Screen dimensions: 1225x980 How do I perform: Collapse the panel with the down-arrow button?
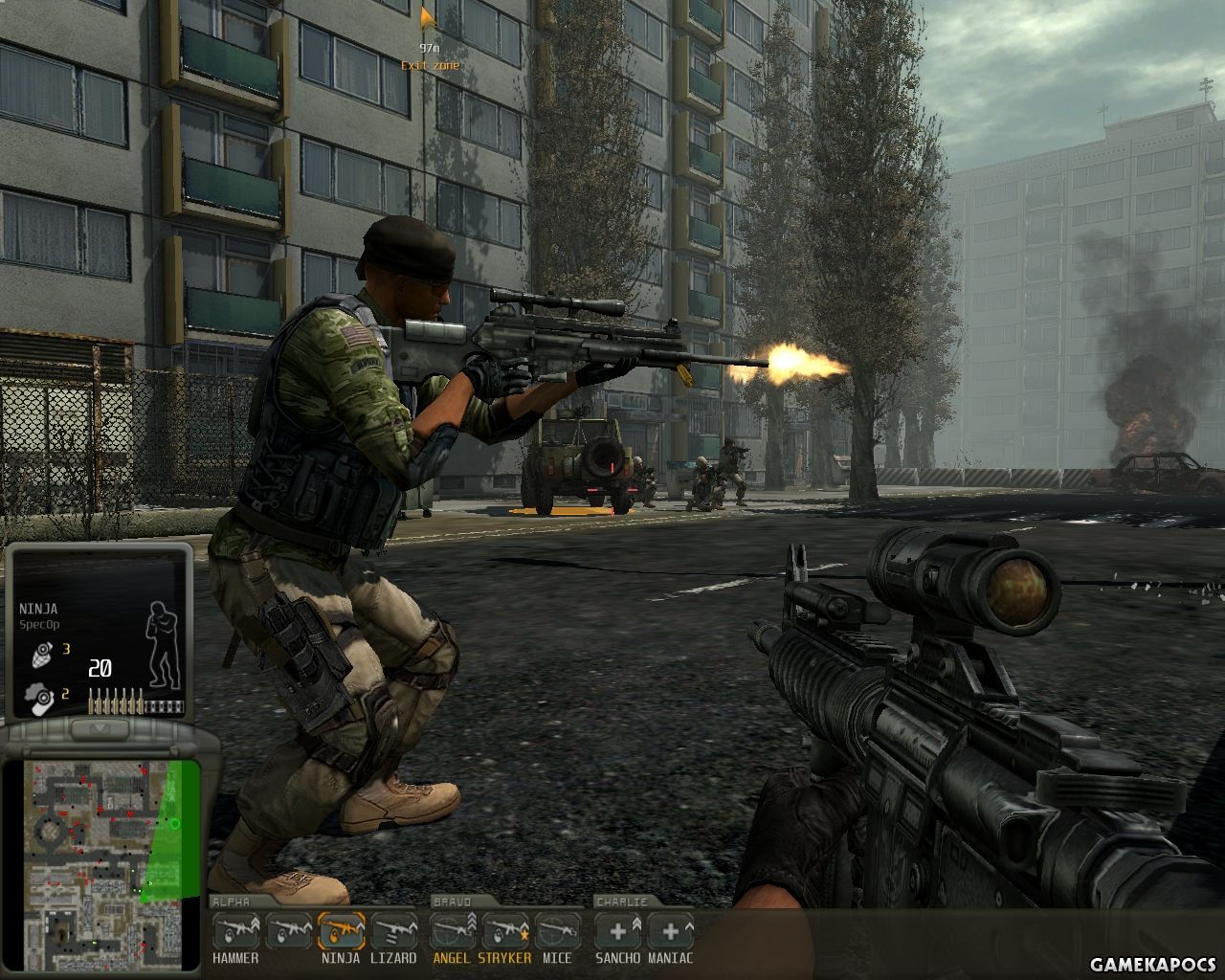coord(100,730)
